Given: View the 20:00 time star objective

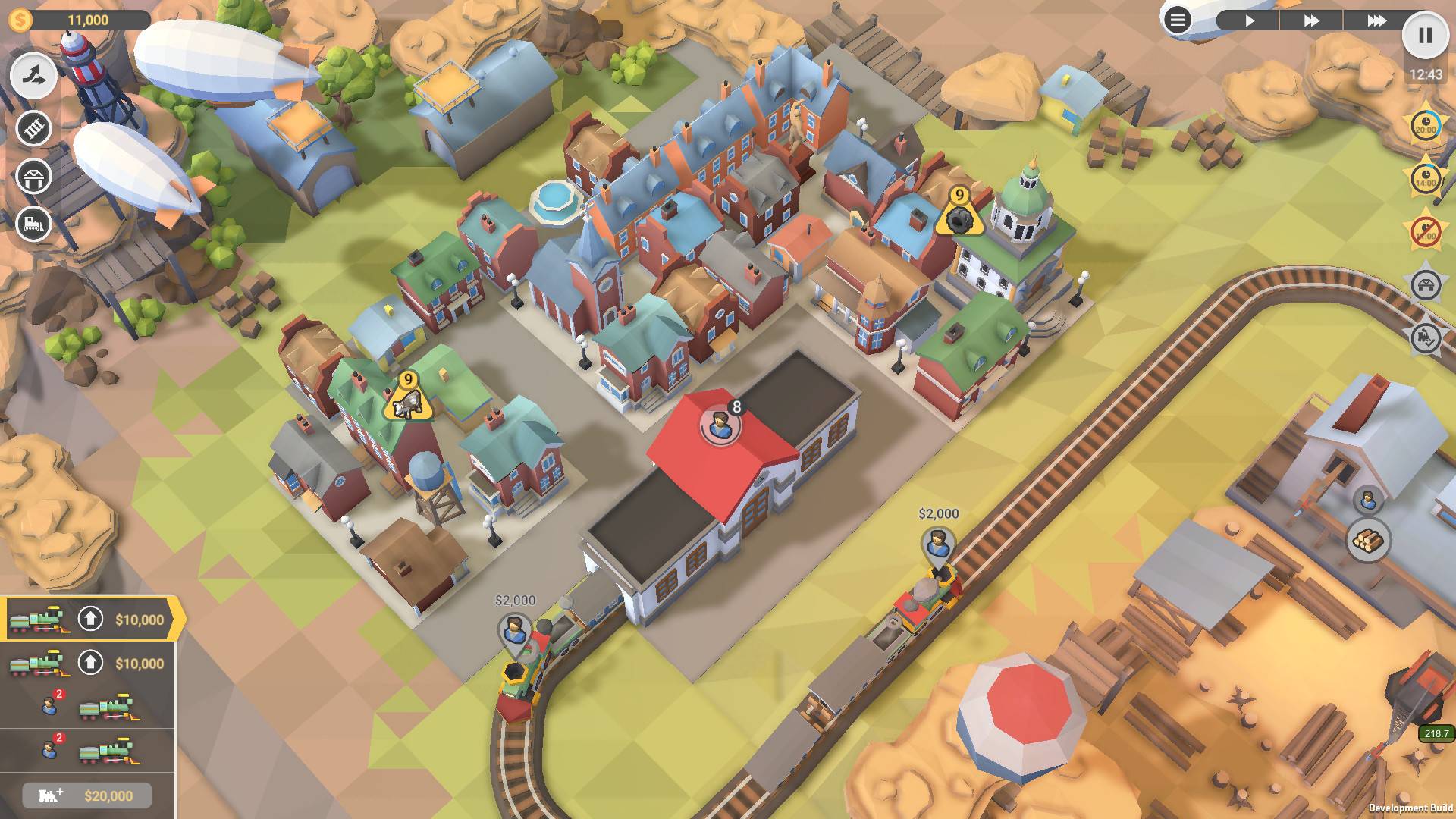Looking at the screenshot, I should [x=1426, y=126].
